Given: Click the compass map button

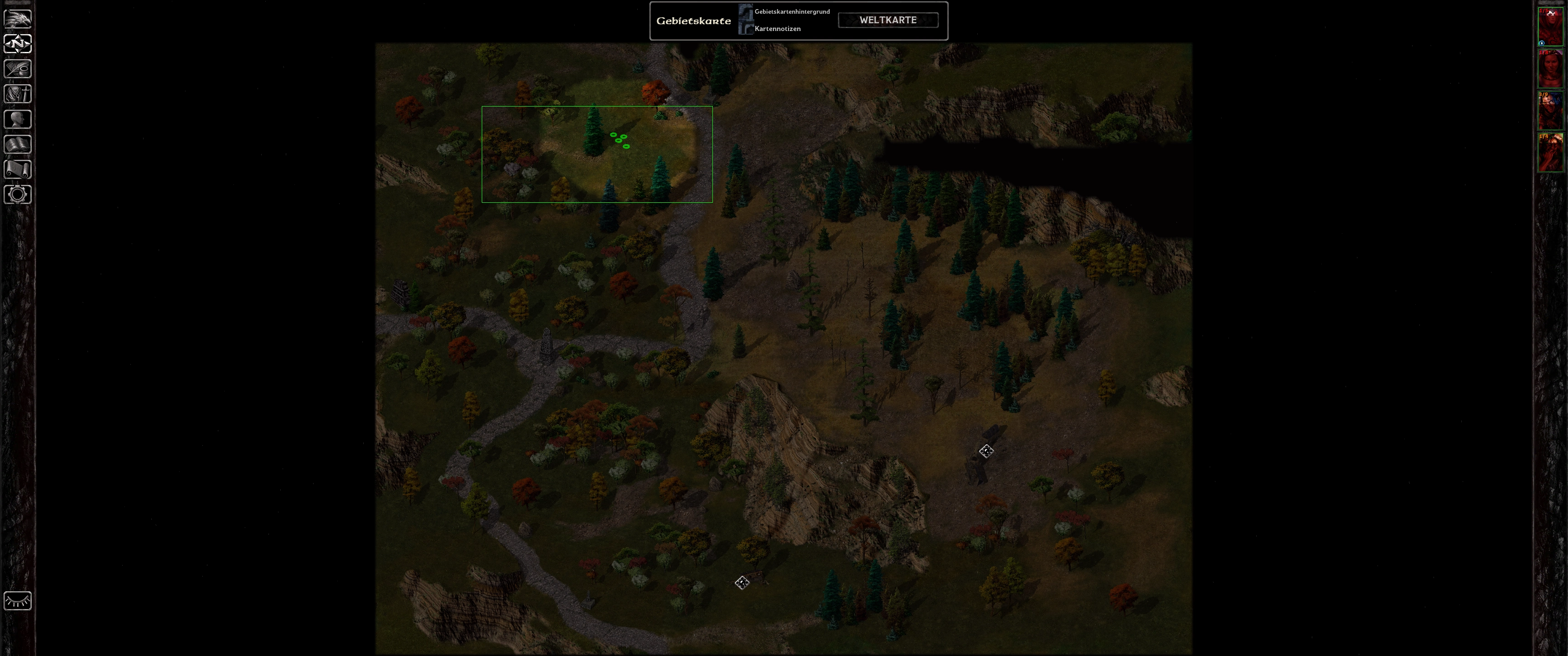Looking at the screenshot, I should 18,44.
